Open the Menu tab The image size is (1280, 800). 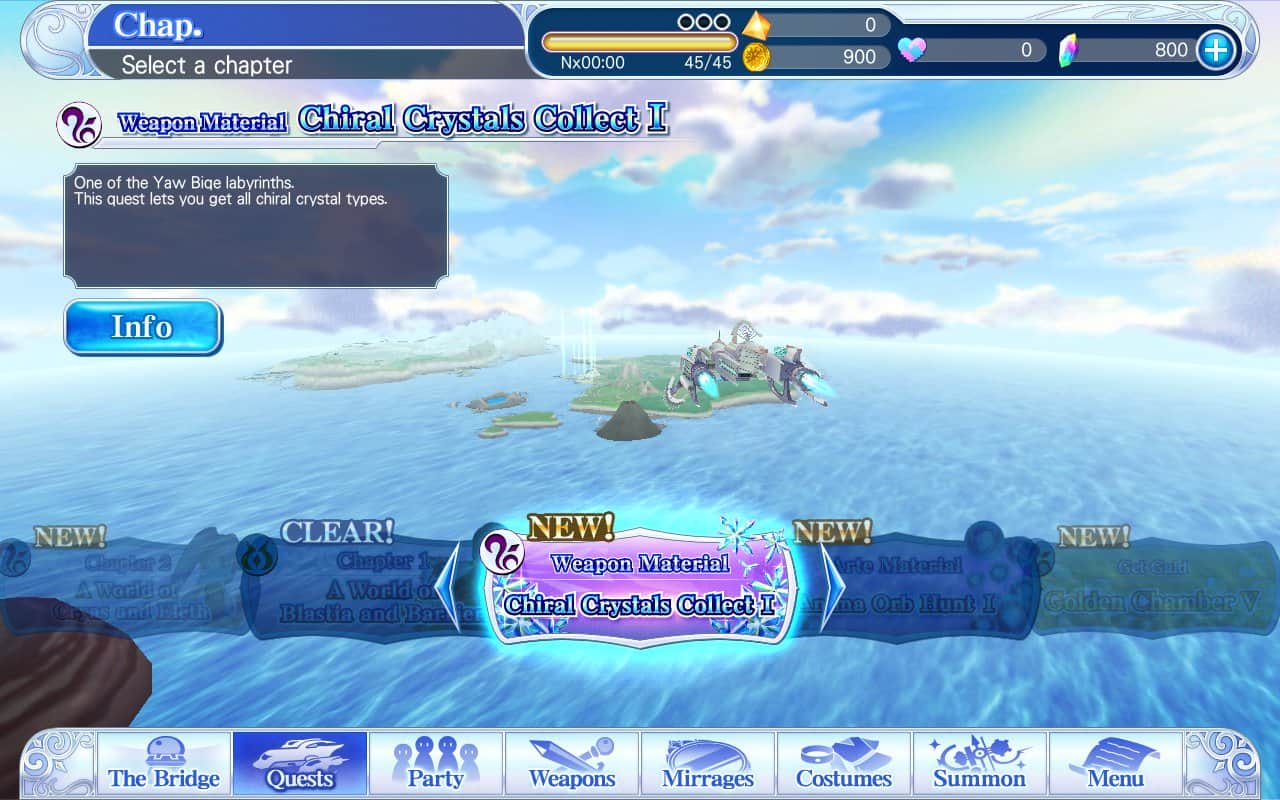coord(1116,764)
